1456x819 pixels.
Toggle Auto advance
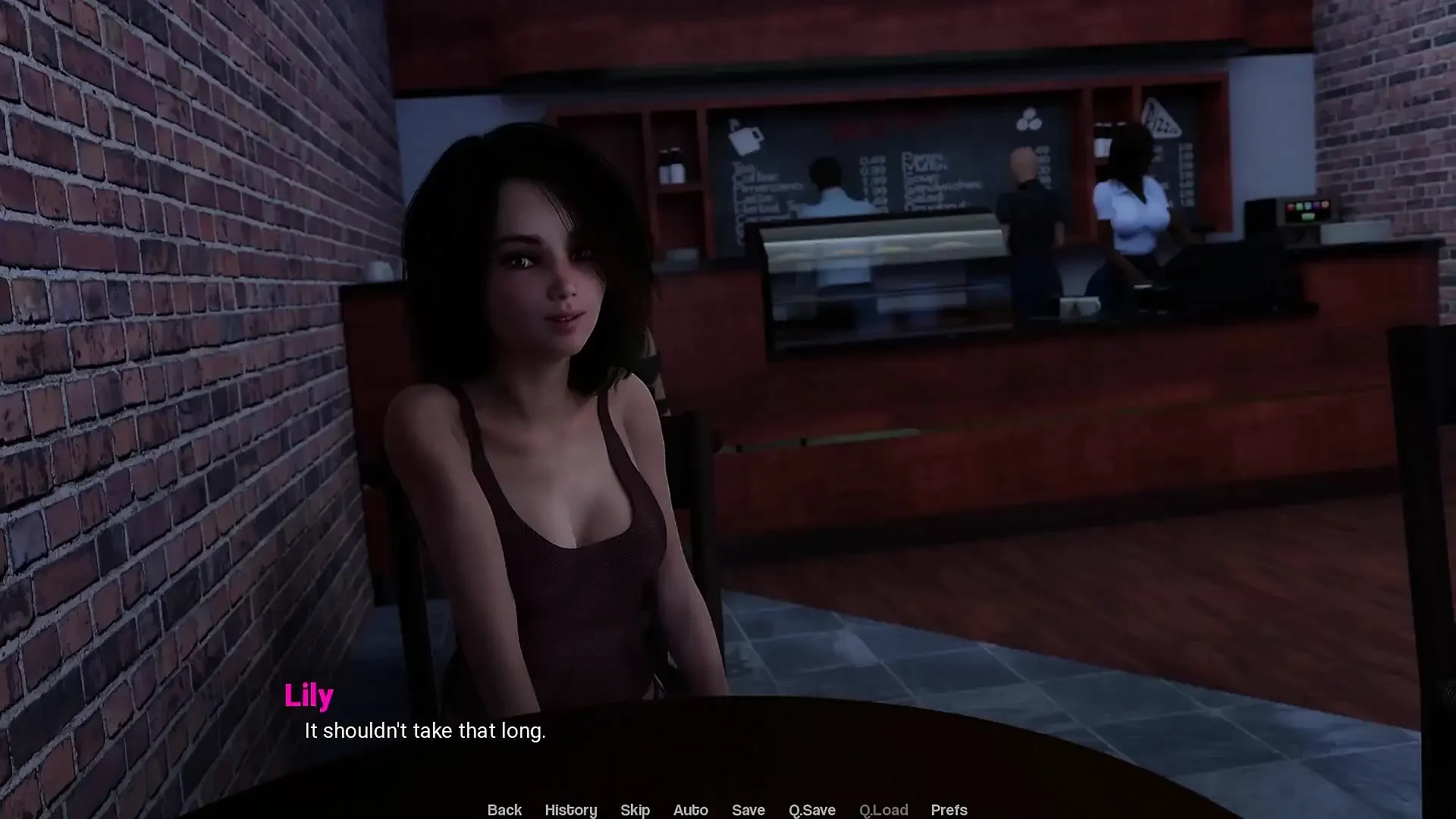click(x=690, y=810)
